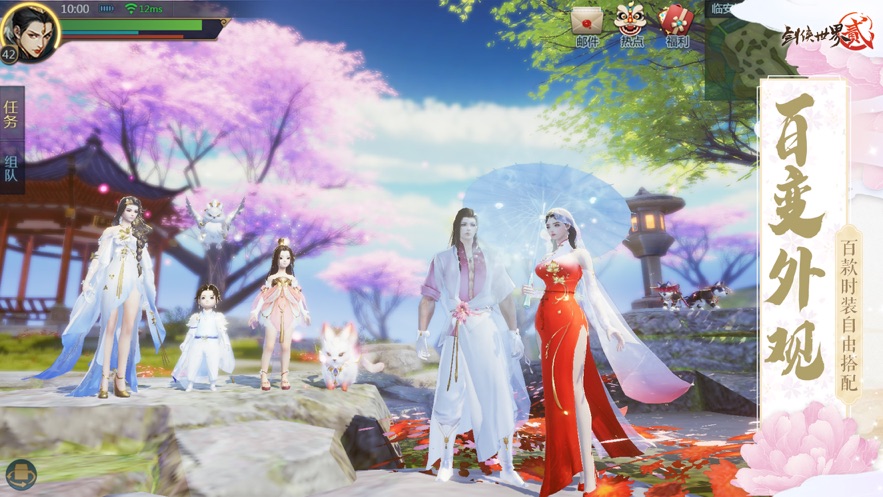Open the 邮件 mail envelope icon
Viewport: 883px width, 497px height.
tap(587, 24)
